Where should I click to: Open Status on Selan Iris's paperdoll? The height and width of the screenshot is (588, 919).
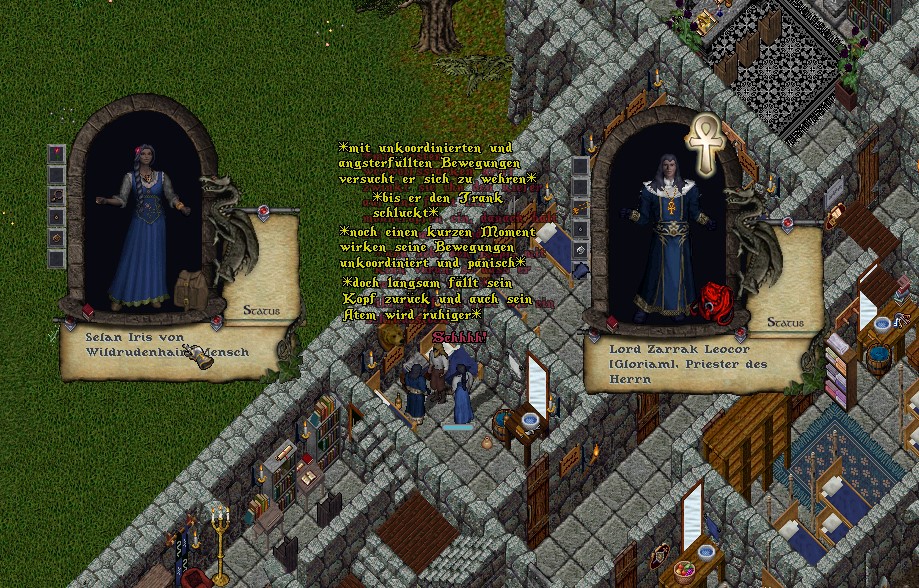[x=261, y=311]
